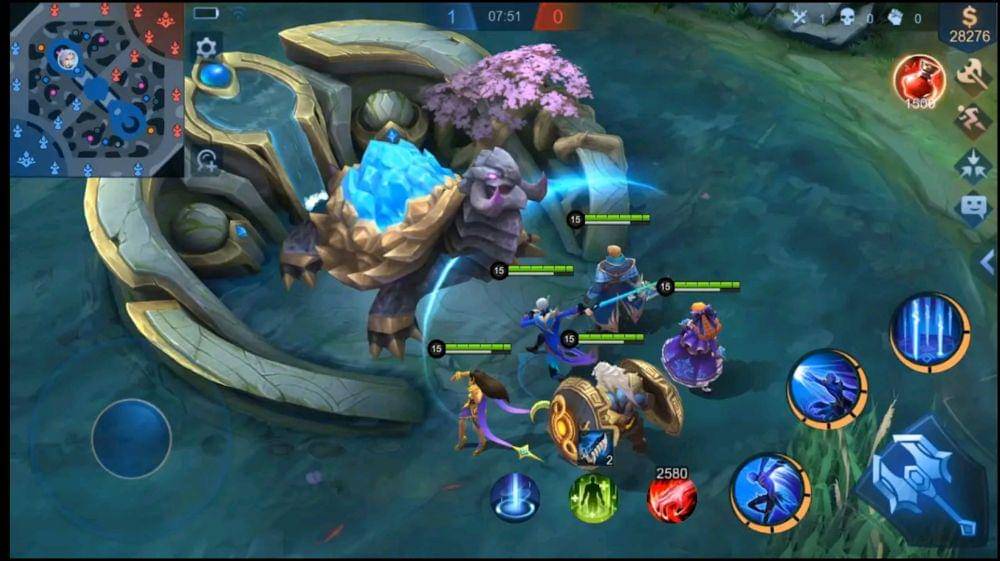Send the axe attack quick command
The height and width of the screenshot is (561, 1000).
[973, 74]
